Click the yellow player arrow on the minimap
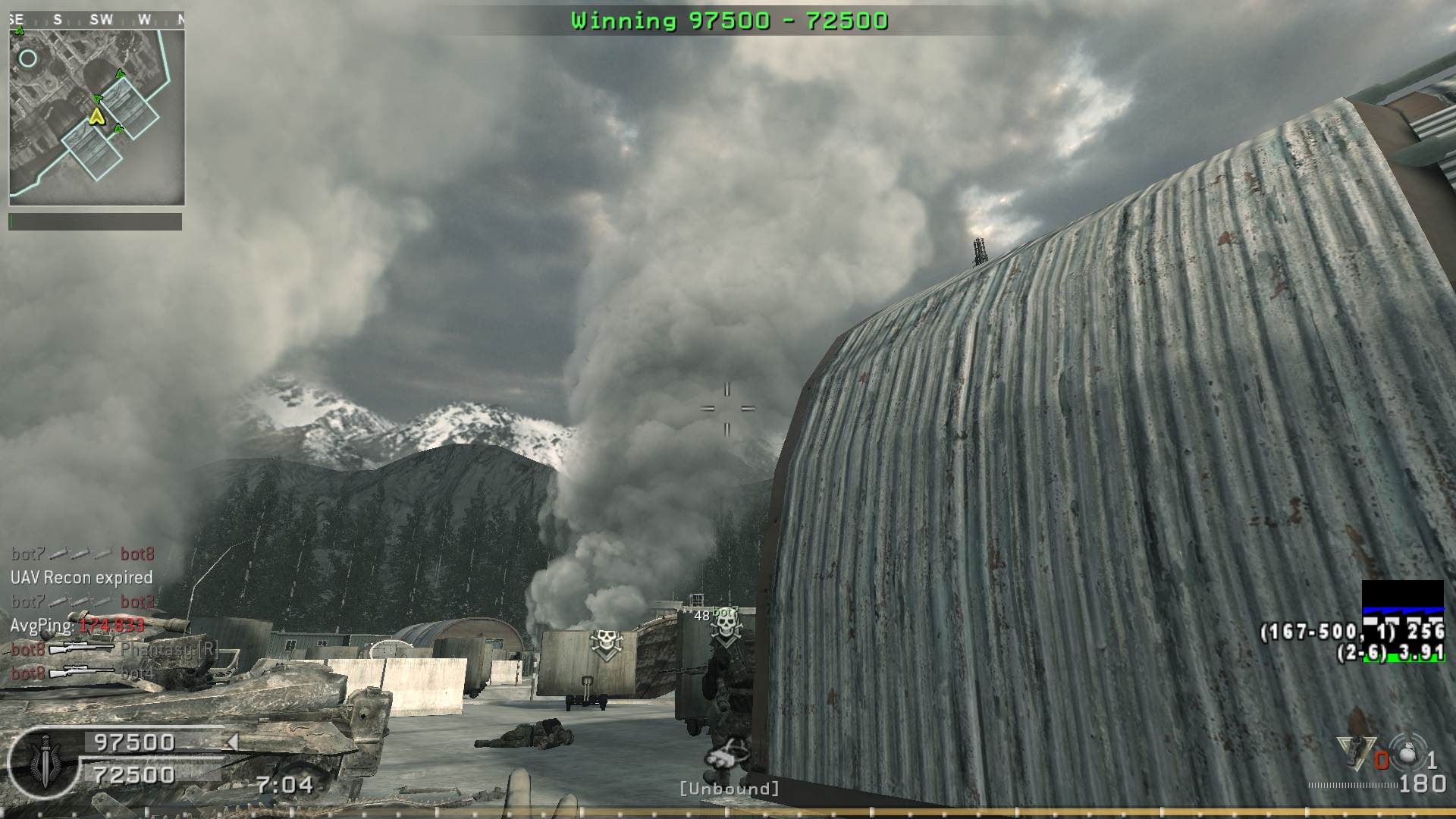Viewport: 1456px width, 819px height. pos(96,116)
